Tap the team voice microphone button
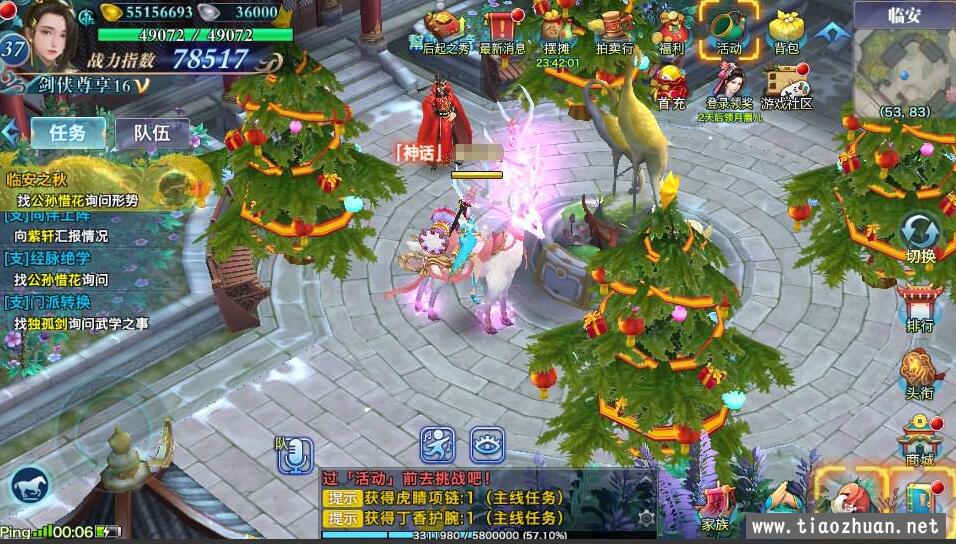 click(294, 456)
